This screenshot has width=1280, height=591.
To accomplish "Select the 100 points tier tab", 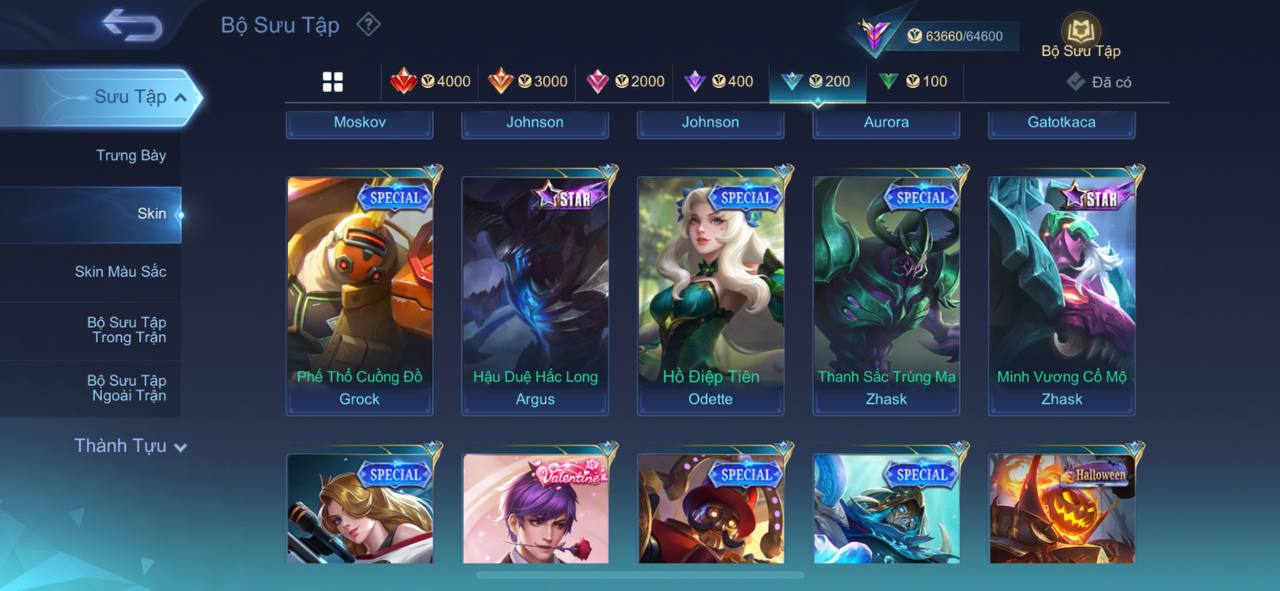I will click(913, 82).
